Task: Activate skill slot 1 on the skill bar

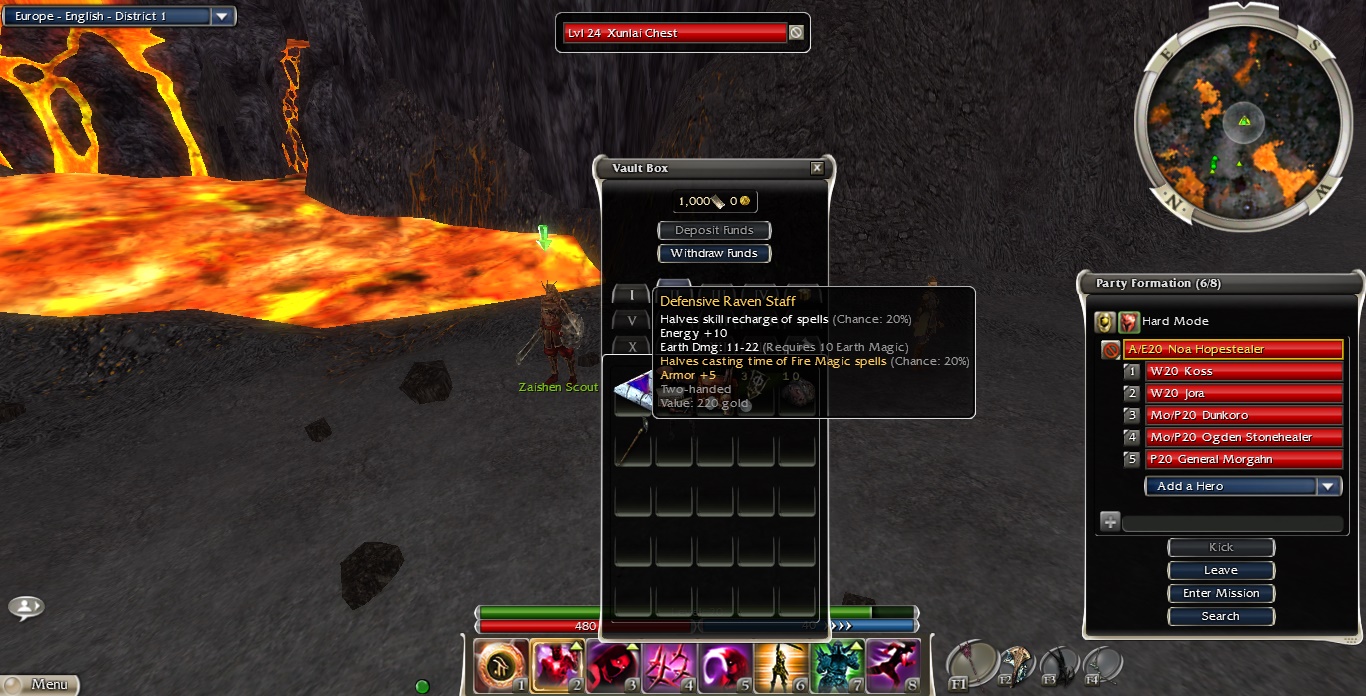Action: point(501,665)
